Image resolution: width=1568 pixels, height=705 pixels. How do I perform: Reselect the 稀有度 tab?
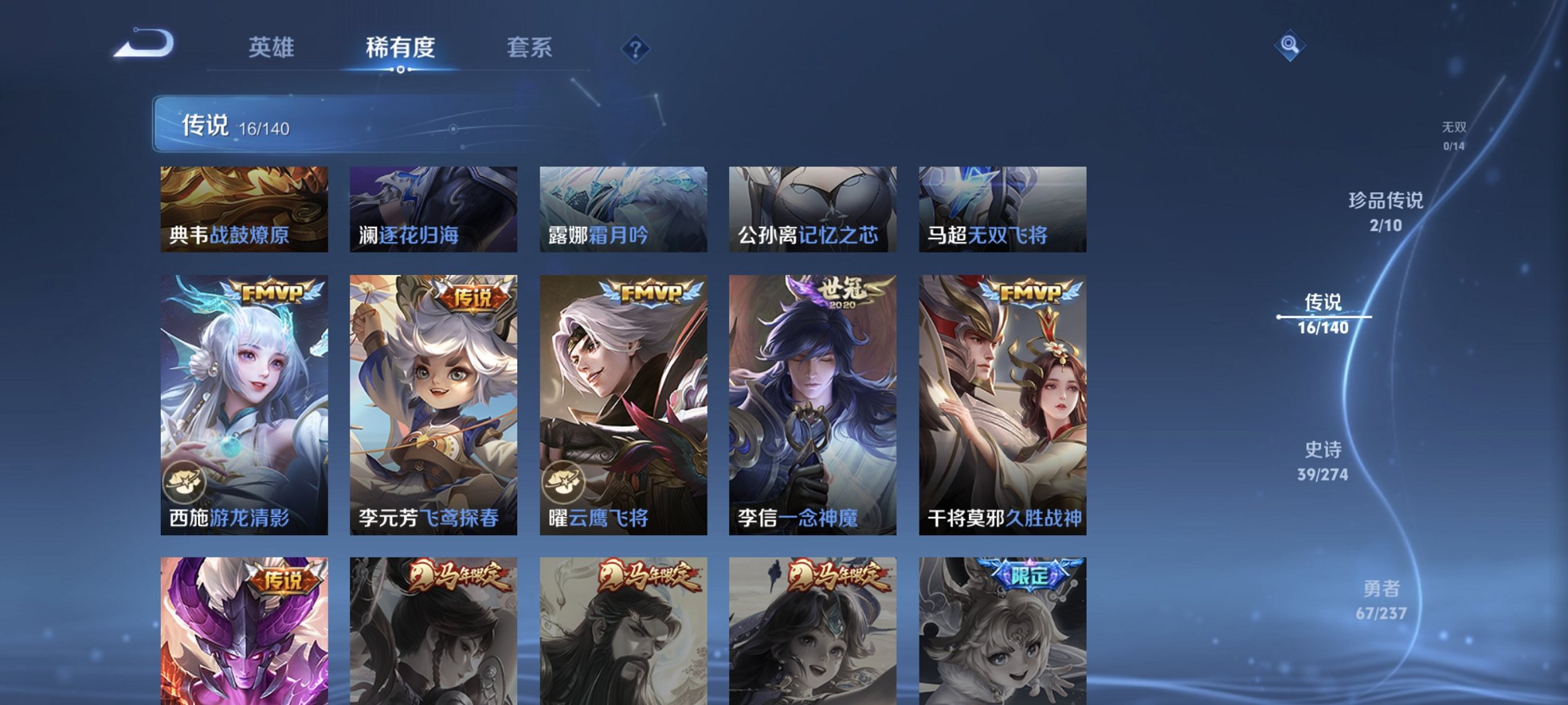[399, 47]
